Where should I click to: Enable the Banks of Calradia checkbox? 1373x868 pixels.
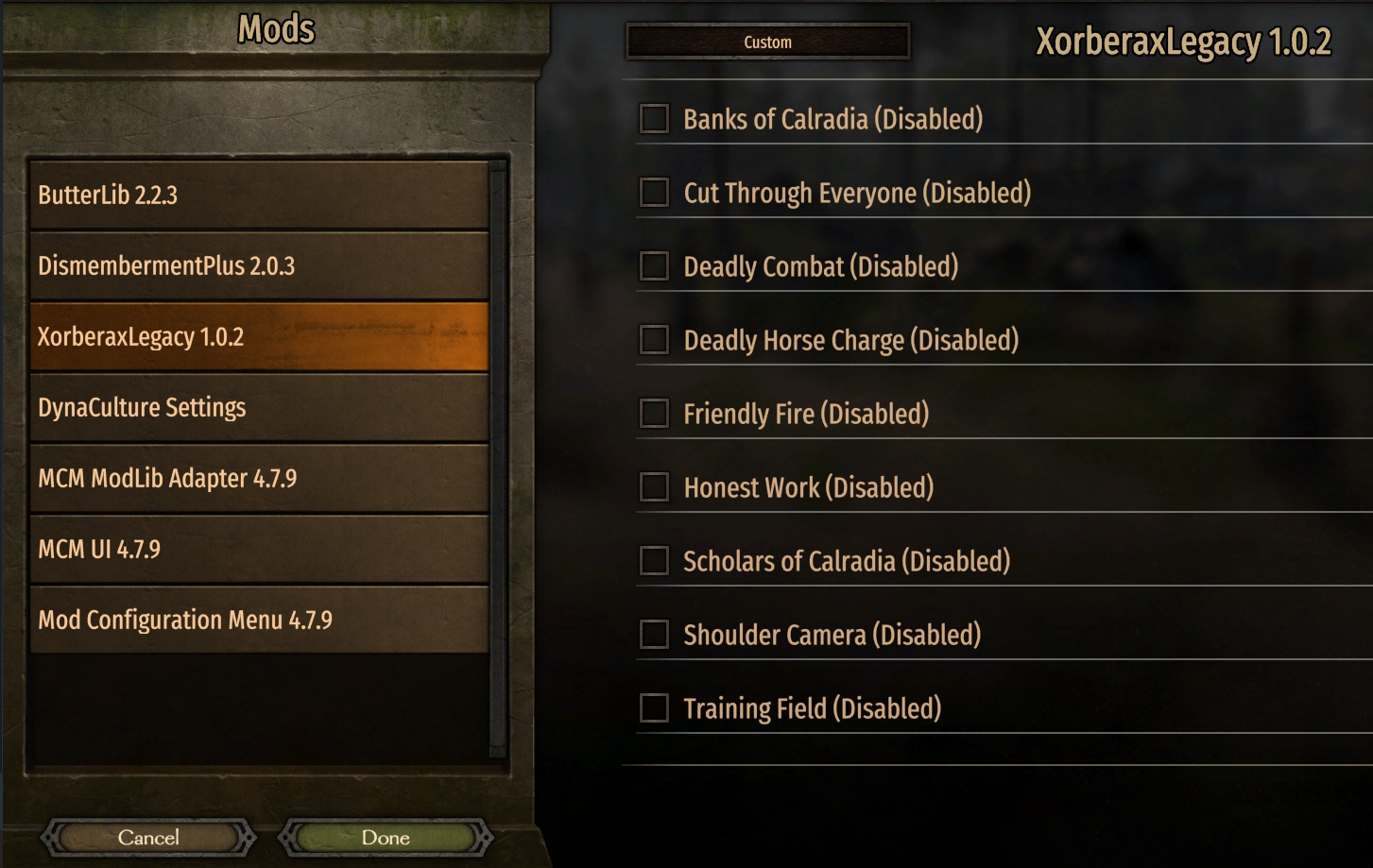coord(654,119)
